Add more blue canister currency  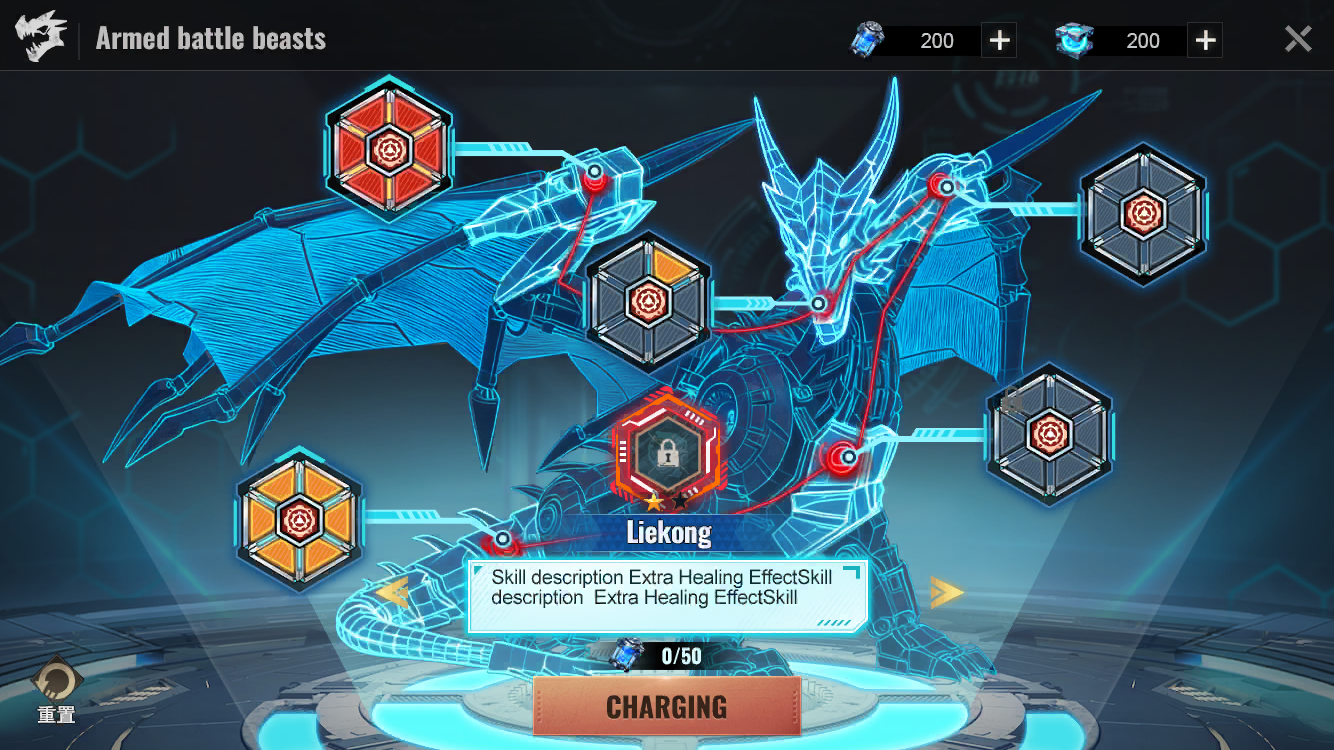999,40
